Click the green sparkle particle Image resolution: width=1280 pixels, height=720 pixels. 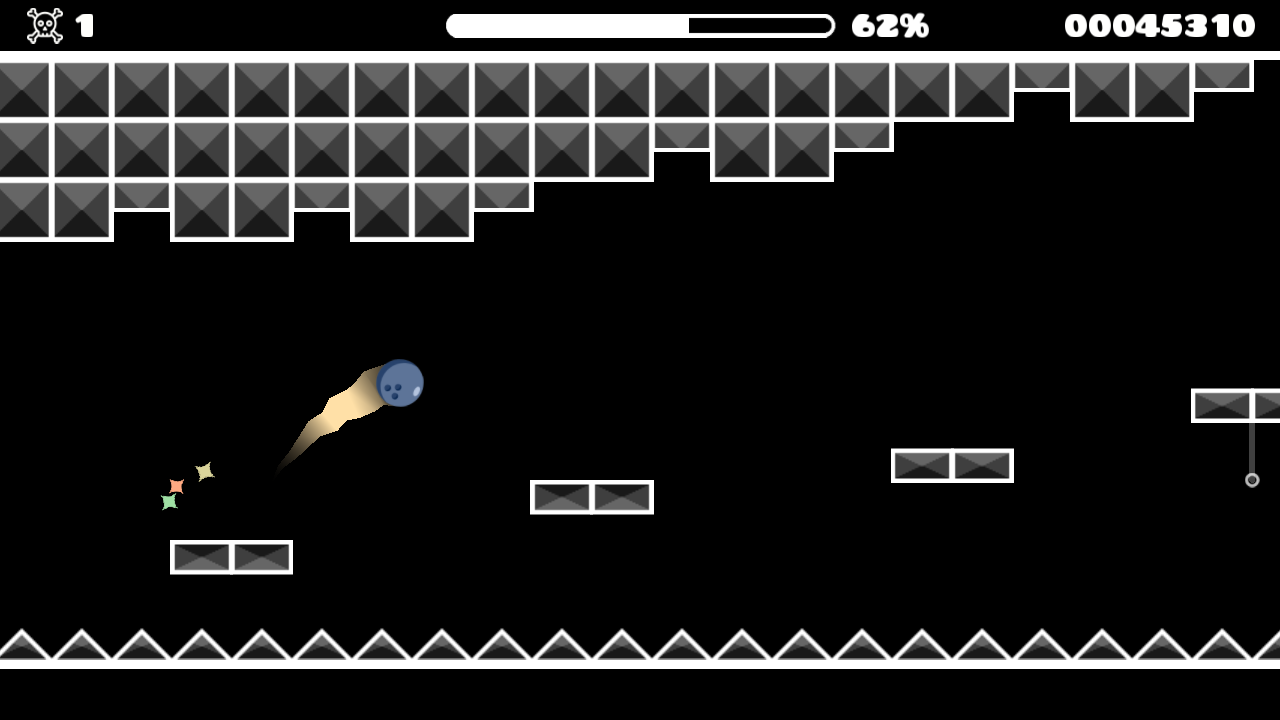pyautogui.click(x=169, y=501)
